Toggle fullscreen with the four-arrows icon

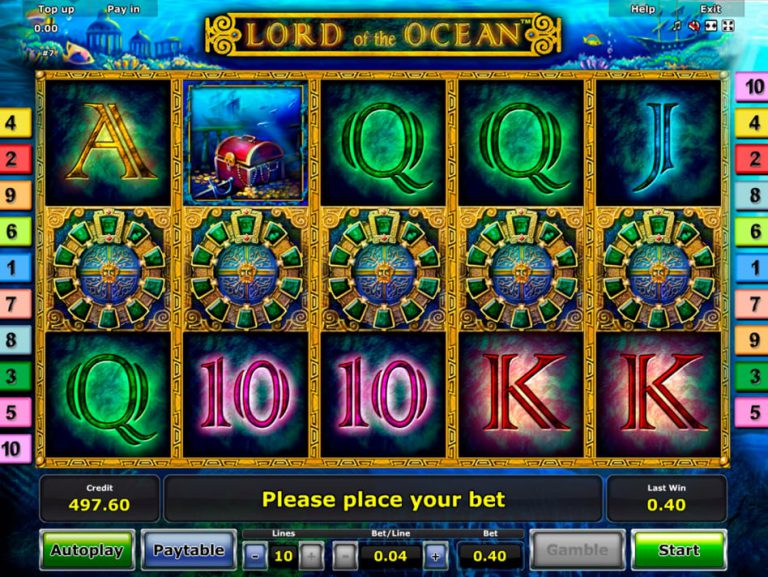point(728,26)
